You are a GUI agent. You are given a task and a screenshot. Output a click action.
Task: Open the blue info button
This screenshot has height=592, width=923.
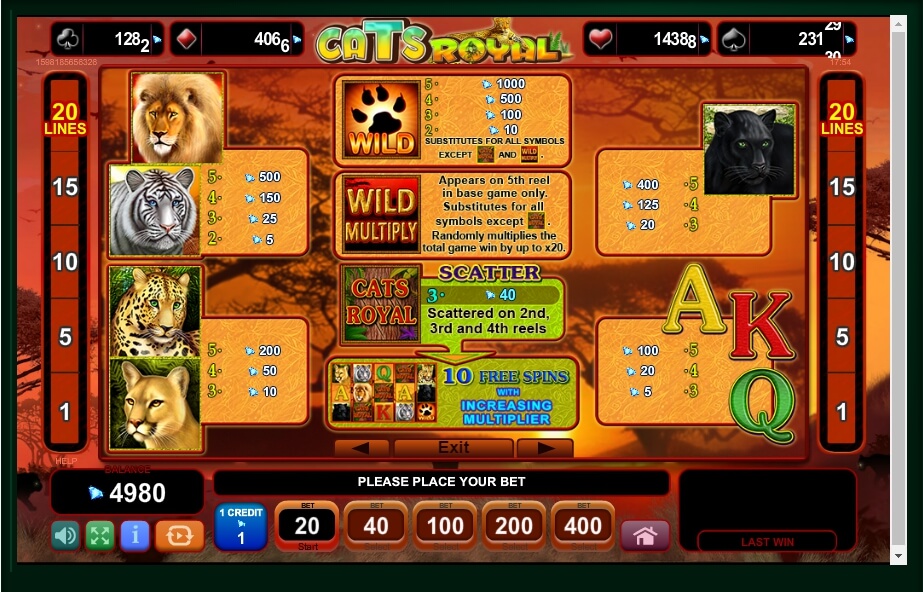[135, 535]
